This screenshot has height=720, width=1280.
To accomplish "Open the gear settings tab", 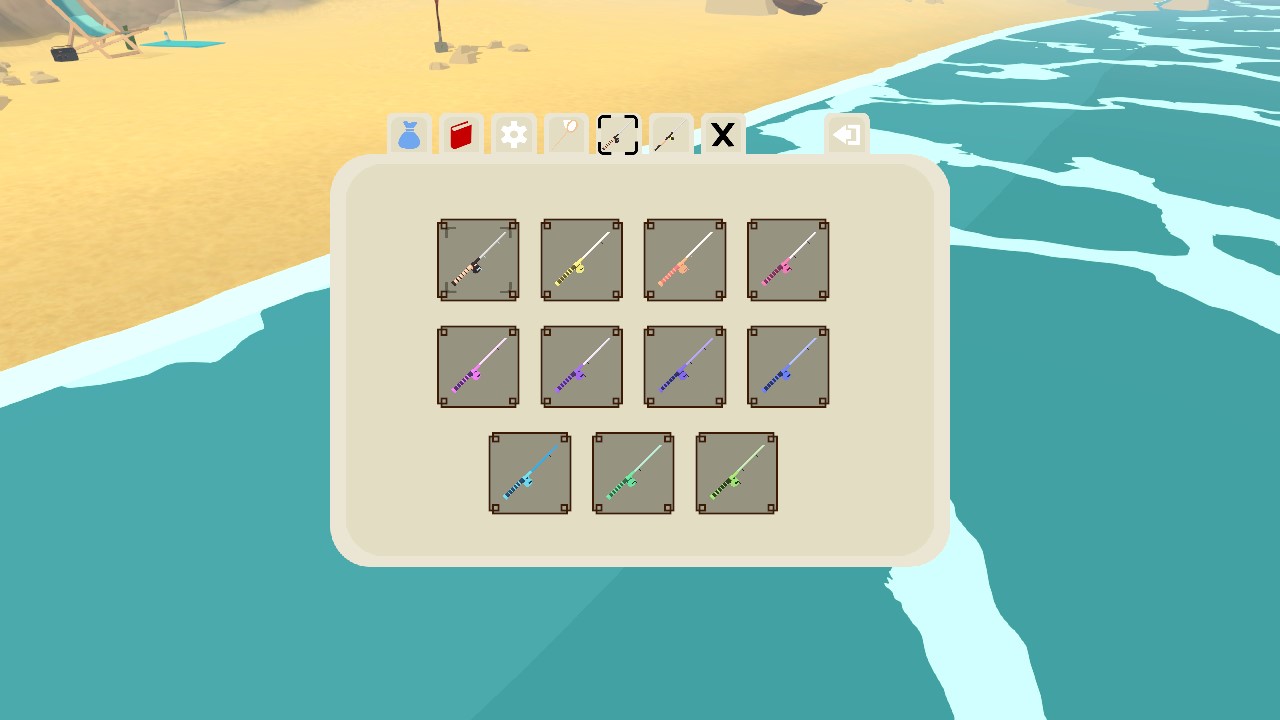I will click(513, 136).
